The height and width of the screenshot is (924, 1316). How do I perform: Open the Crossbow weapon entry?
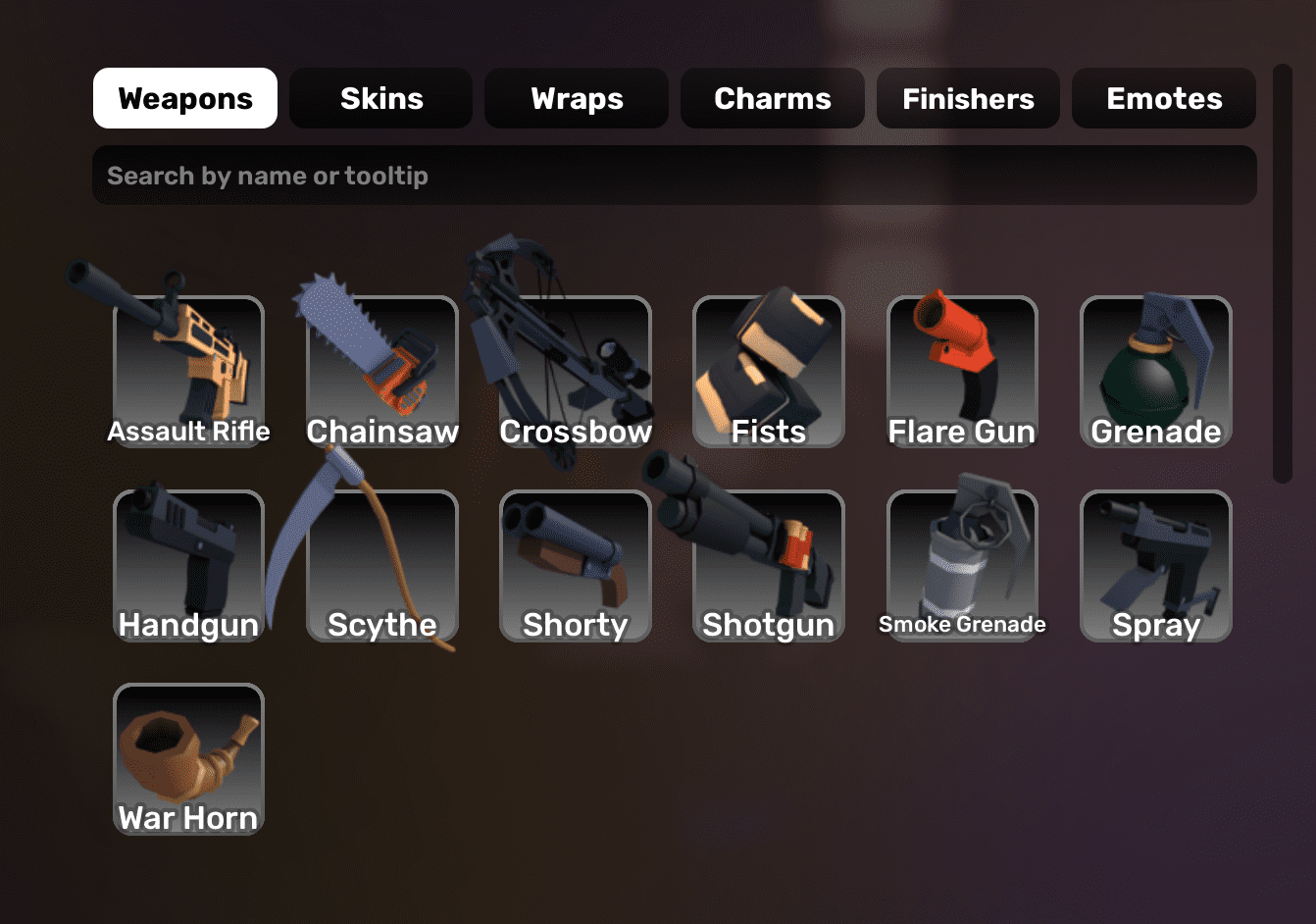tap(575, 373)
